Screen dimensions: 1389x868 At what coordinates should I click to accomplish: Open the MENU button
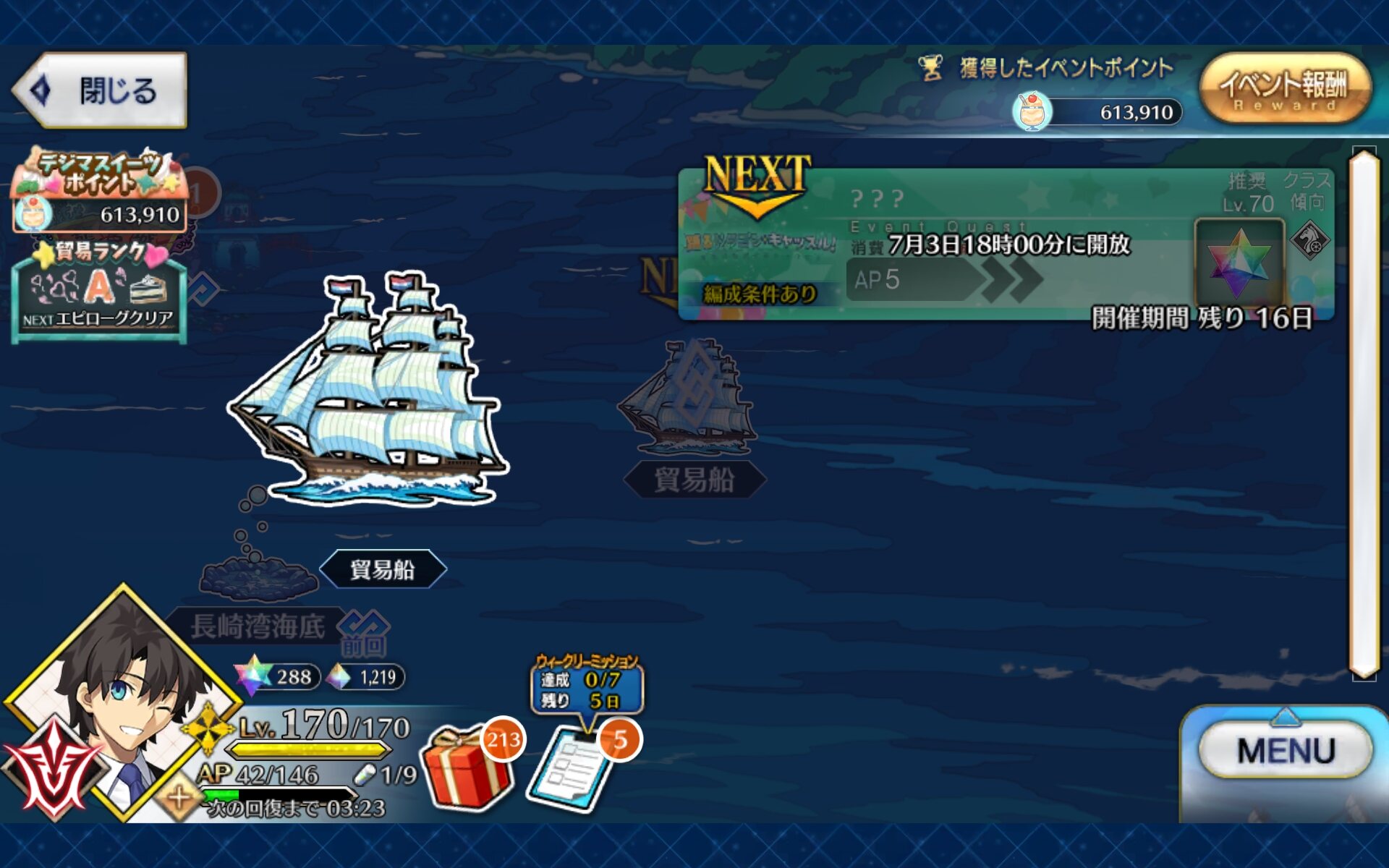(x=1285, y=751)
